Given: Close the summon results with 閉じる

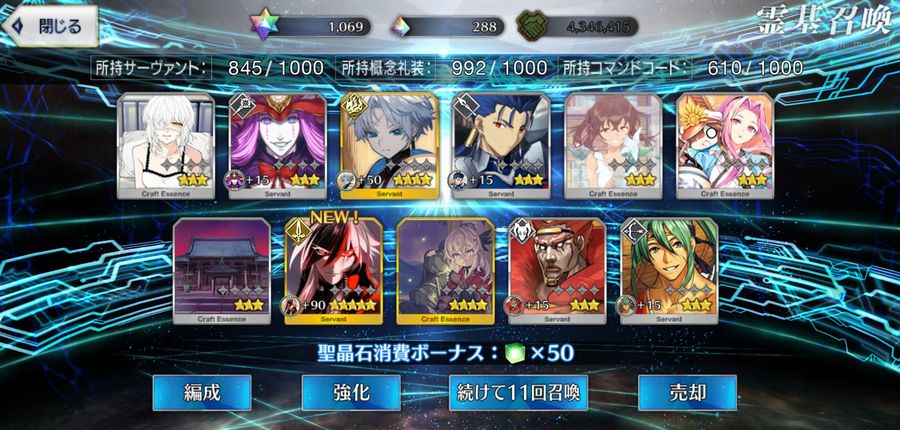Looking at the screenshot, I should click(x=49, y=24).
